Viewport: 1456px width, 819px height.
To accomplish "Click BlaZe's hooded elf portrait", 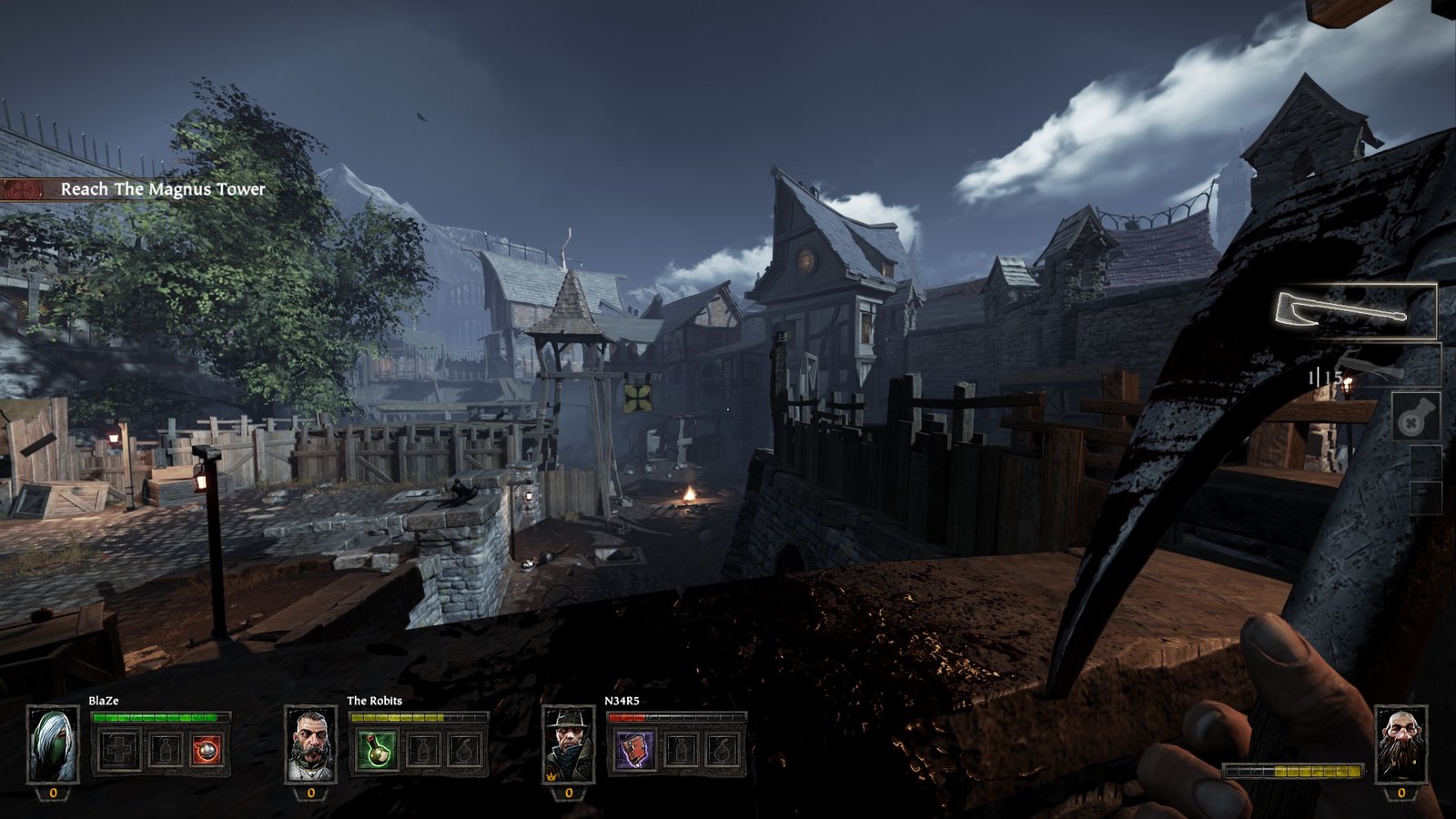I will pyautogui.click(x=53, y=744).
